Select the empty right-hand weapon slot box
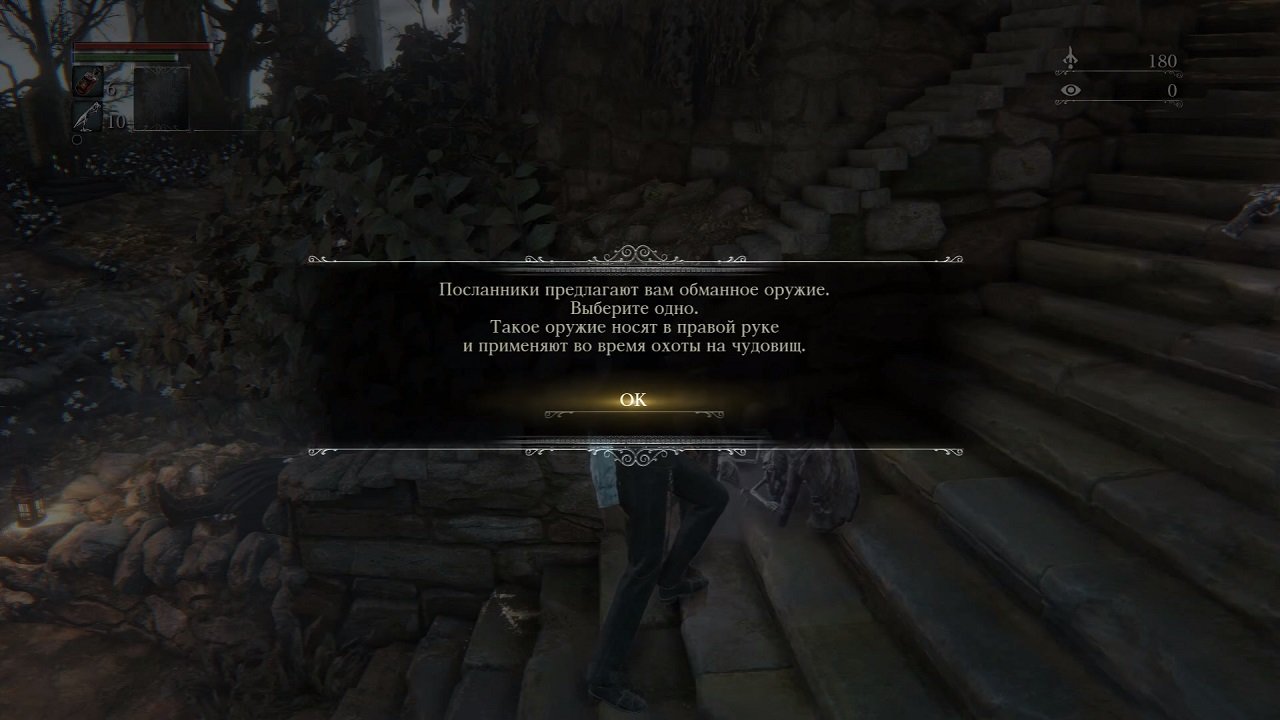This screenshot has width=1280, height=720. [162, 98]
